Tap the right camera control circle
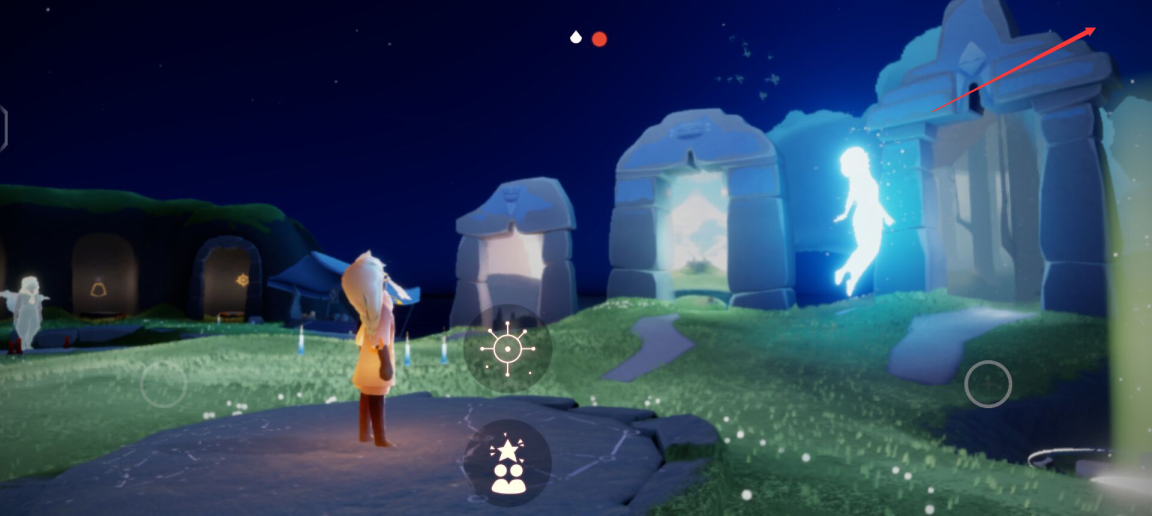 (988, 384)
